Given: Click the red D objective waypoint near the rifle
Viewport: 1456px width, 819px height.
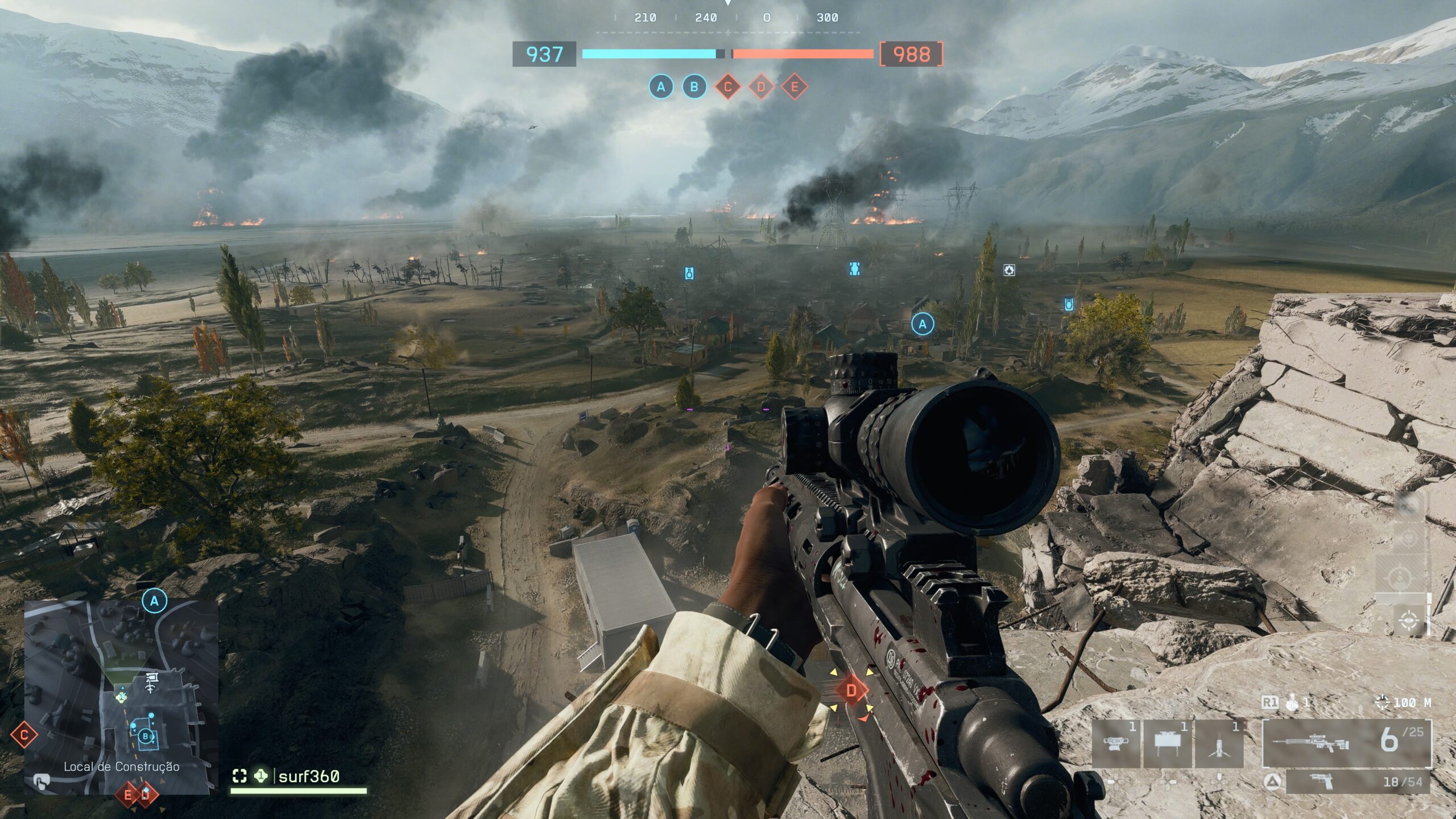Looking at the screenshot, I should pos(851,691).
